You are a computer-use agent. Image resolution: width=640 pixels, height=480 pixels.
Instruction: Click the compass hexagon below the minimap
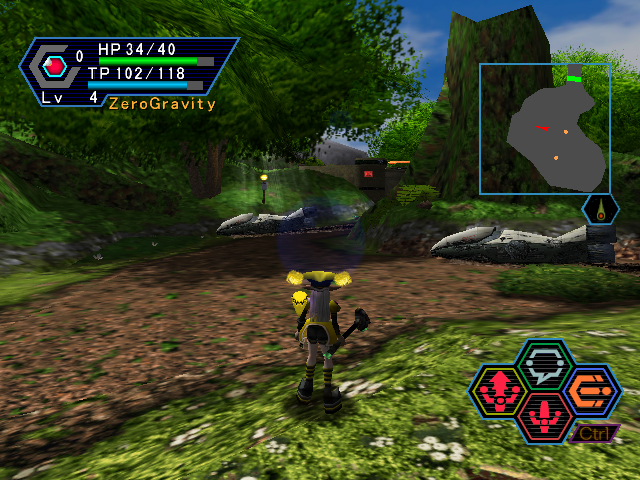click(x=599, y=211)
